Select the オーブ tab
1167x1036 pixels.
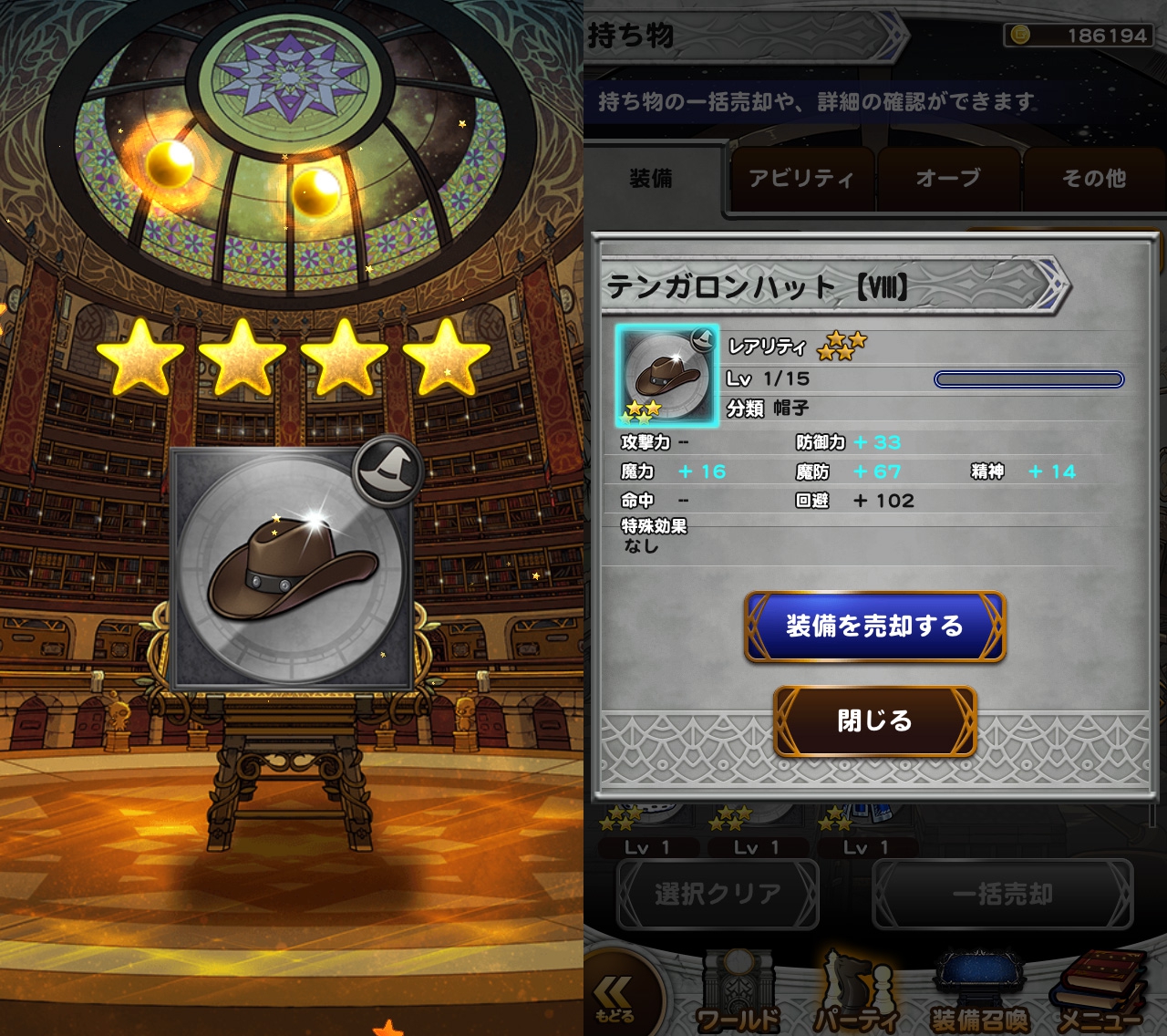948,179
